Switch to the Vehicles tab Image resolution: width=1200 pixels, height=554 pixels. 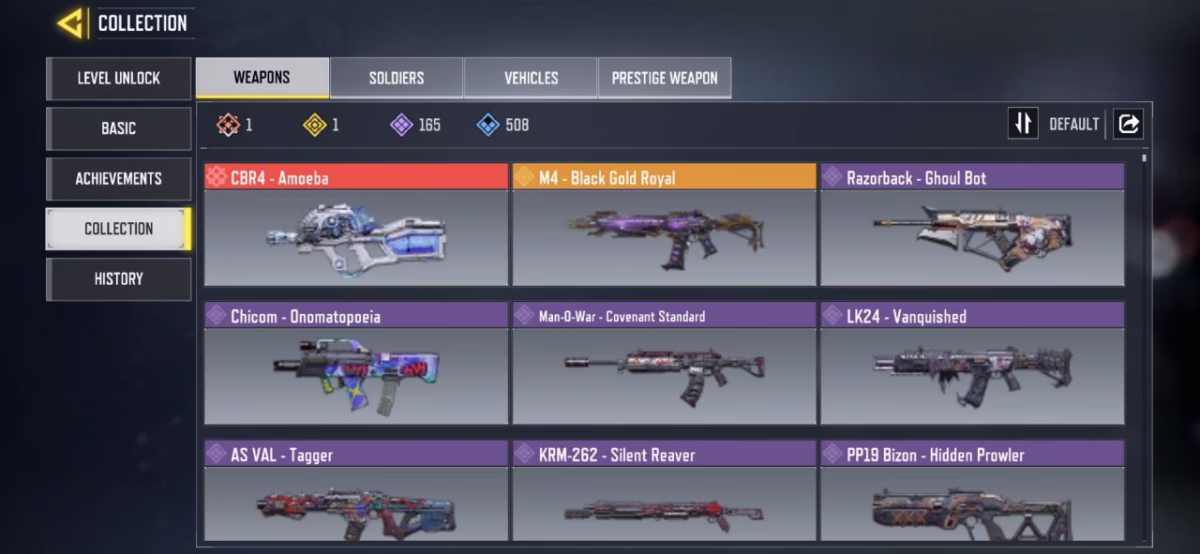point(531,78)
